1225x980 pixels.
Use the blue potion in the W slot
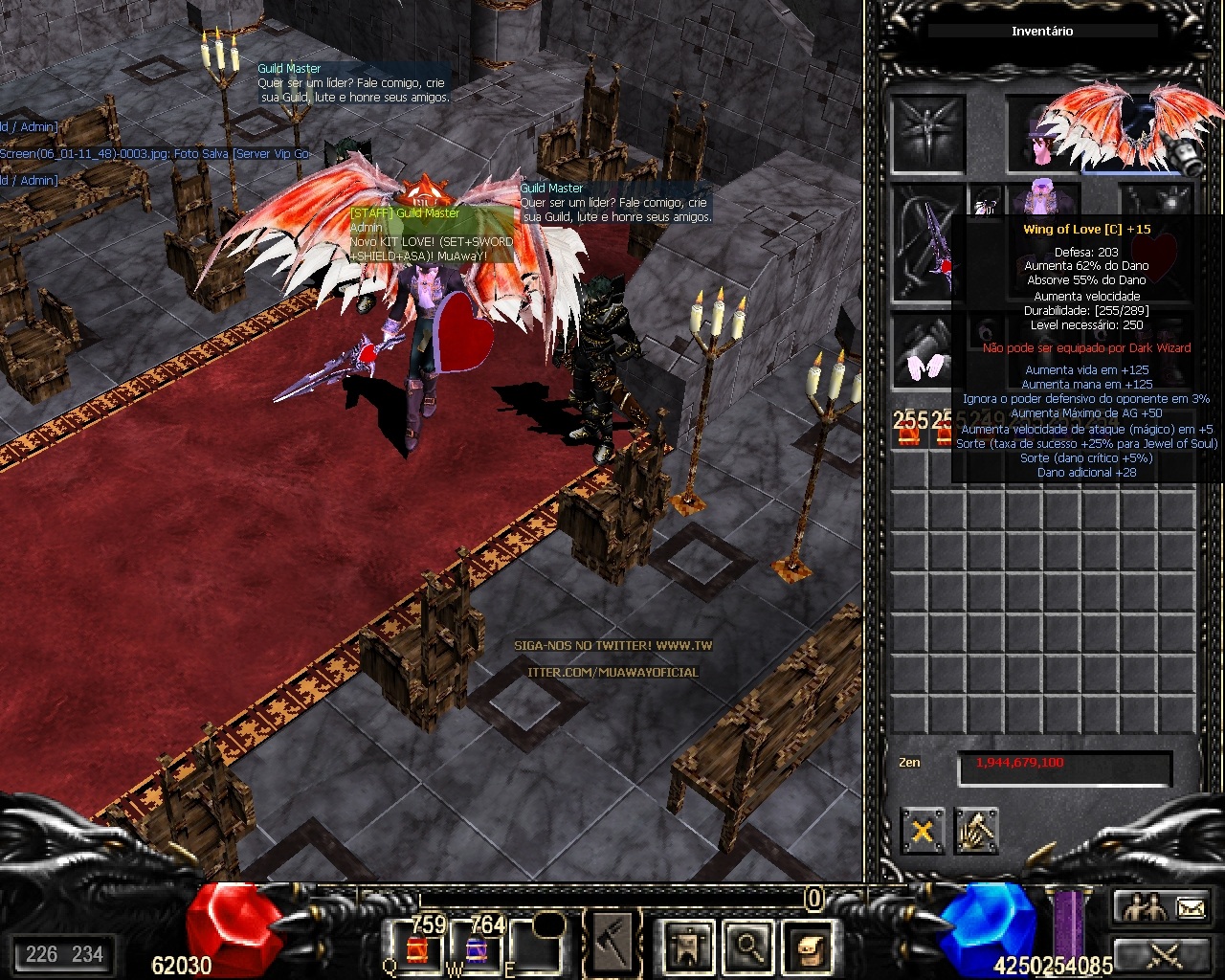click(x=476, y=947)
